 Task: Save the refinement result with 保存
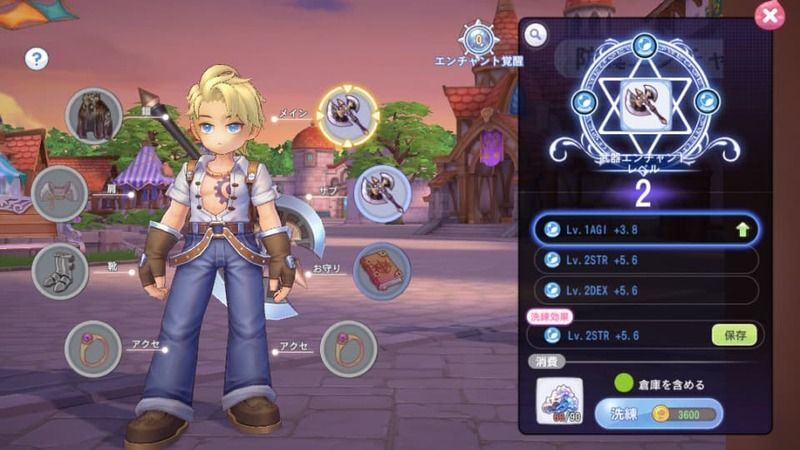pyautogui.click(x=734, y=335)
